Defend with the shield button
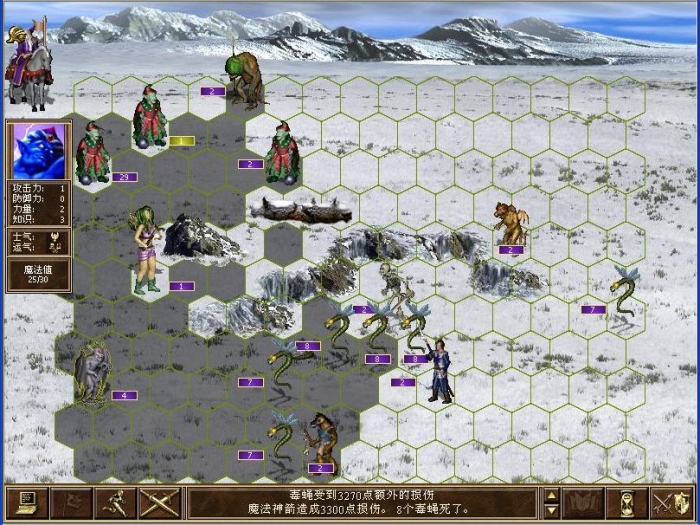 tap(672, 502)
